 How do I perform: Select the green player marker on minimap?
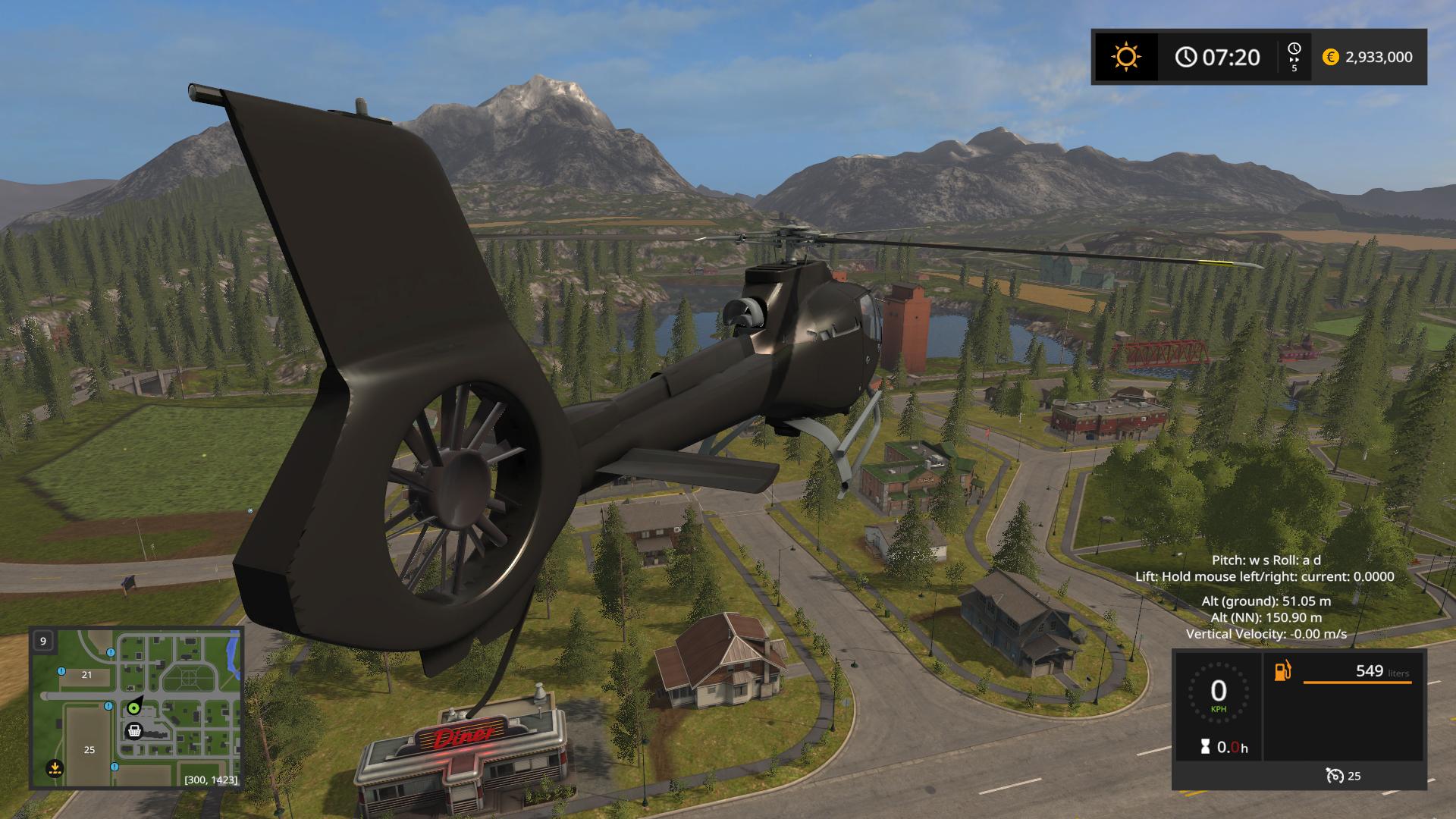pyautogui.click(x=134, y=708)
